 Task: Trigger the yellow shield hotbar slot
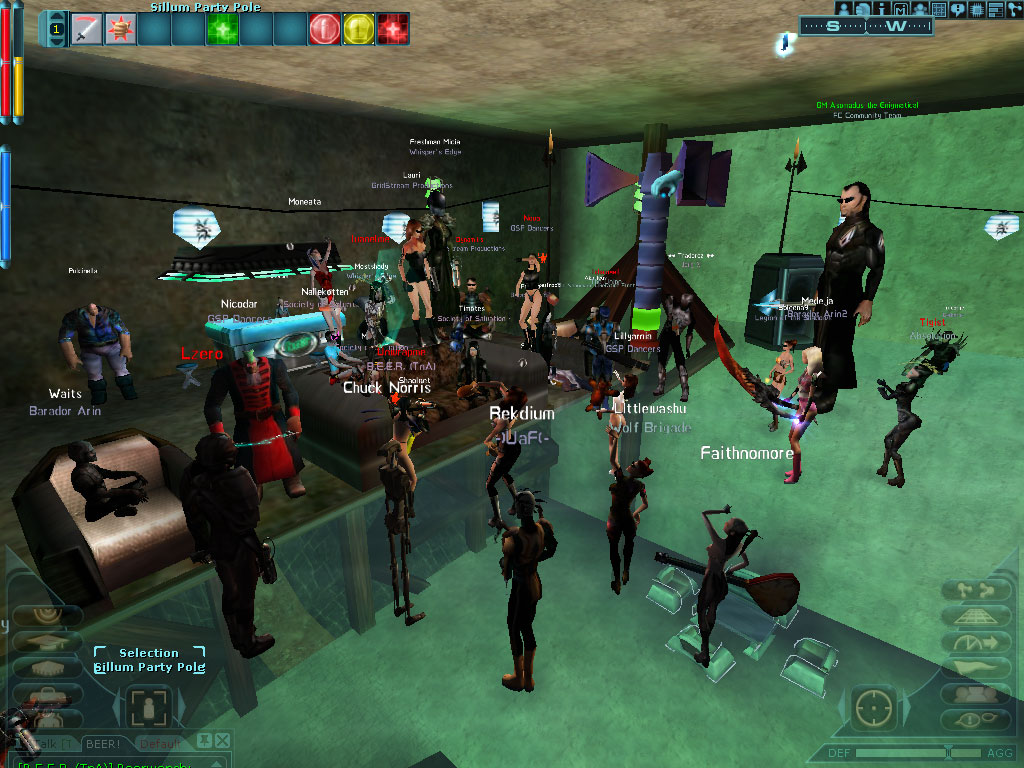tap(357, 29)
